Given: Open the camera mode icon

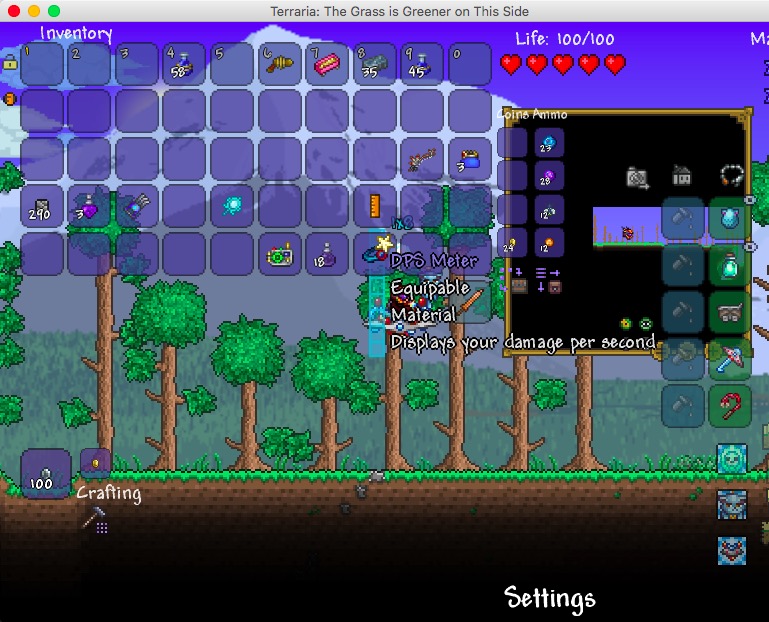Looking at the screenshot, I should pyautogui.click(x=637, y=177).
